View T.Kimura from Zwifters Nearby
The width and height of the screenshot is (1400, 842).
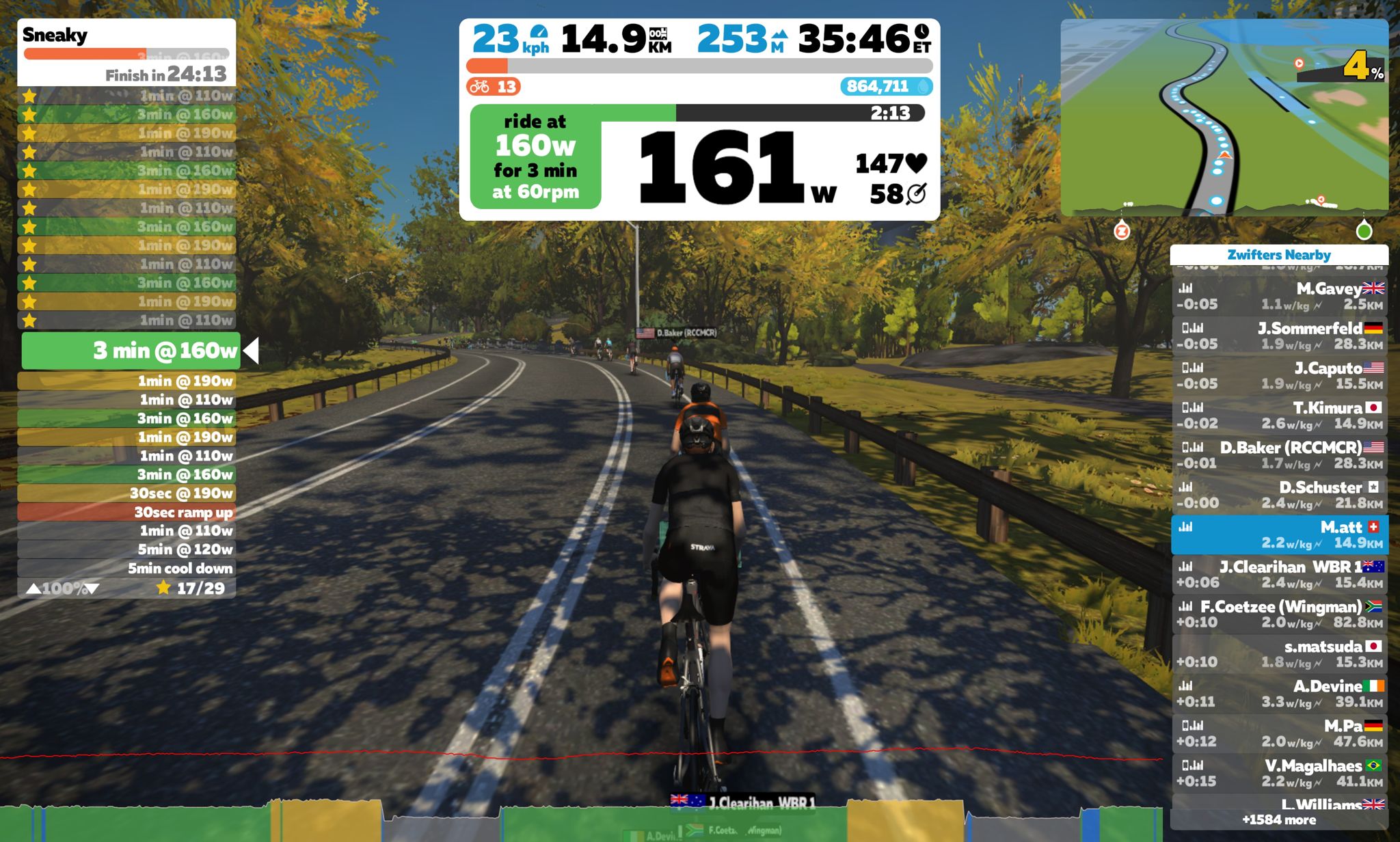point(1279,415)
